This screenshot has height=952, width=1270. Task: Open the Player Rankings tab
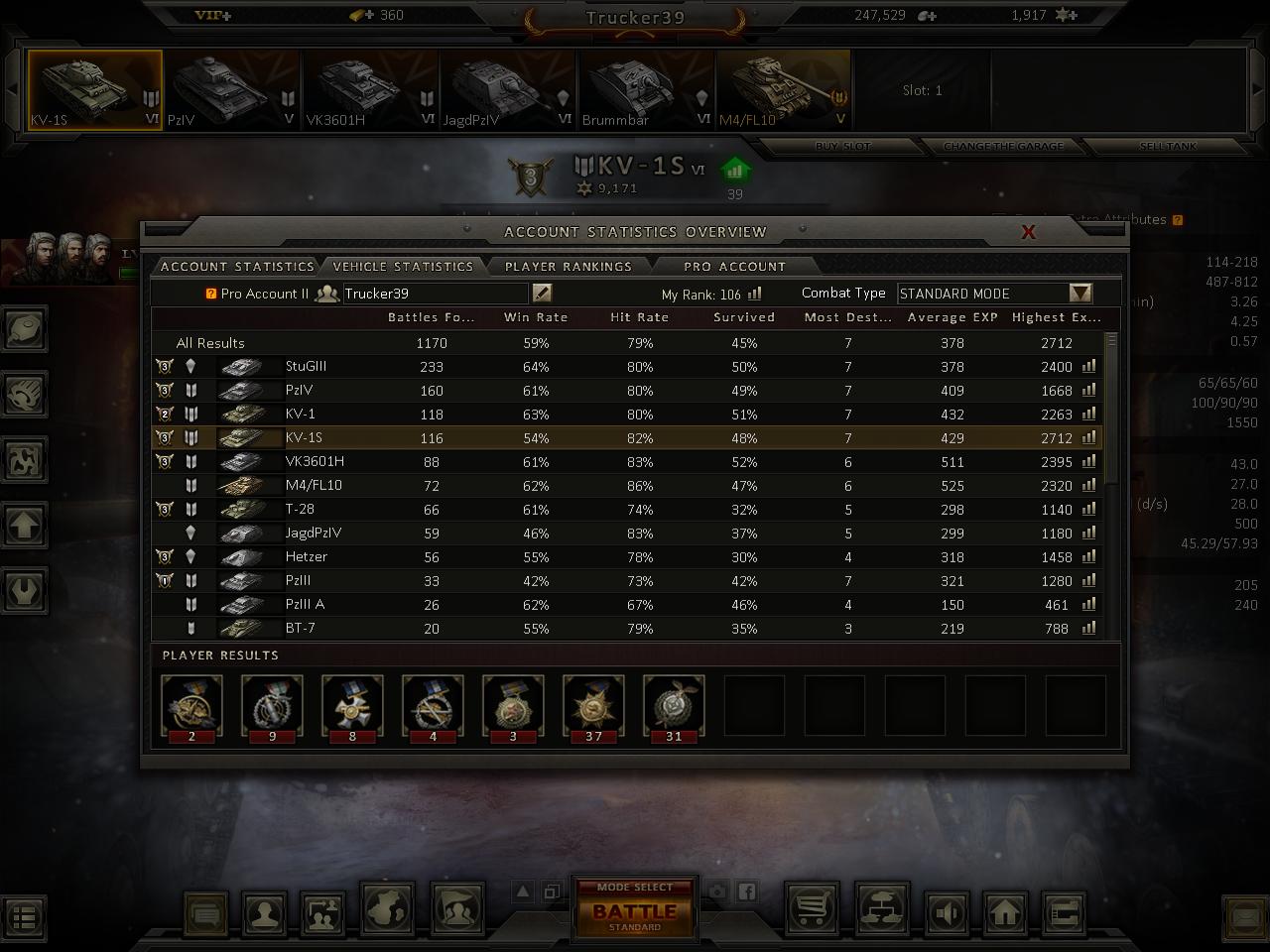point(568,267)
